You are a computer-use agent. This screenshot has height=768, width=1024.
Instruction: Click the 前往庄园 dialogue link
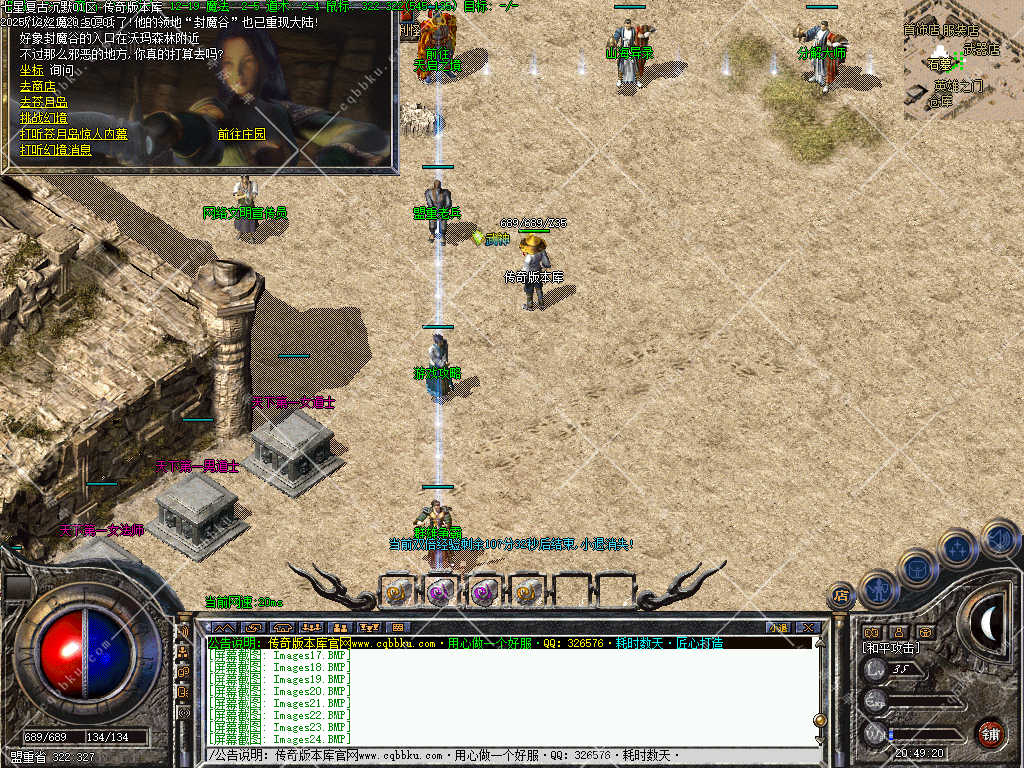[x=242, y=134]
